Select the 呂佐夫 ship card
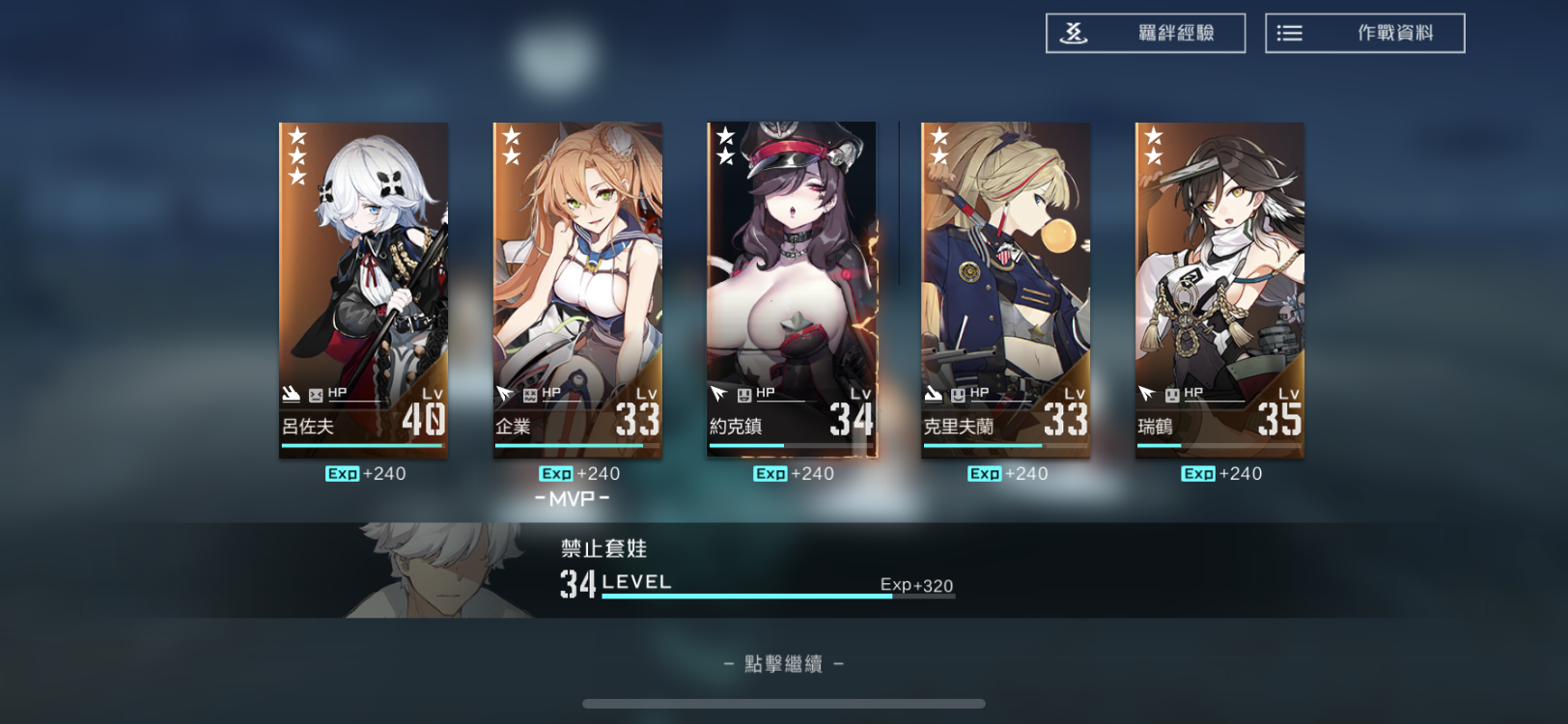 [363, 290]
